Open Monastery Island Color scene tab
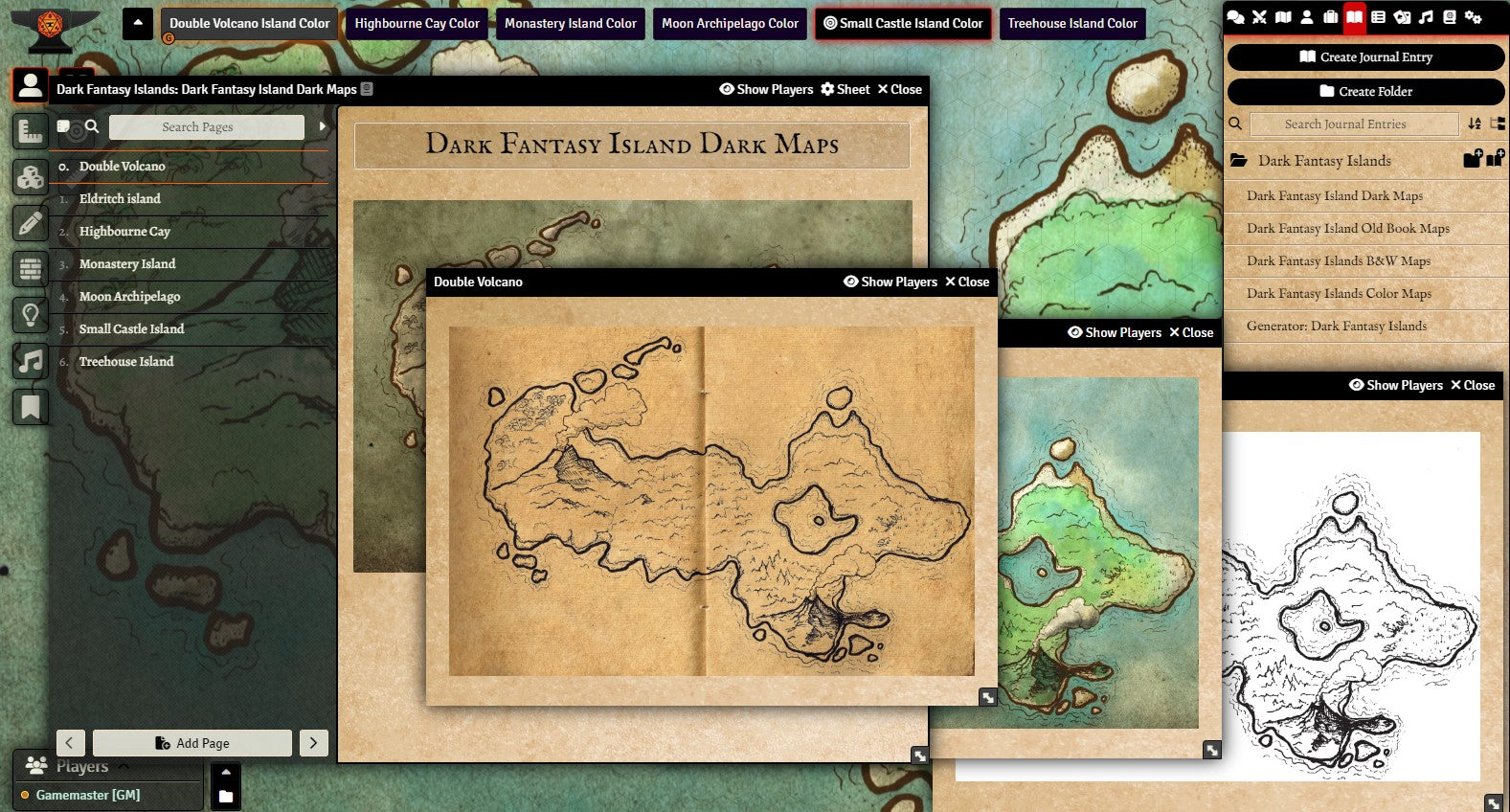The image size is (1510, 812). click(570, 23)
